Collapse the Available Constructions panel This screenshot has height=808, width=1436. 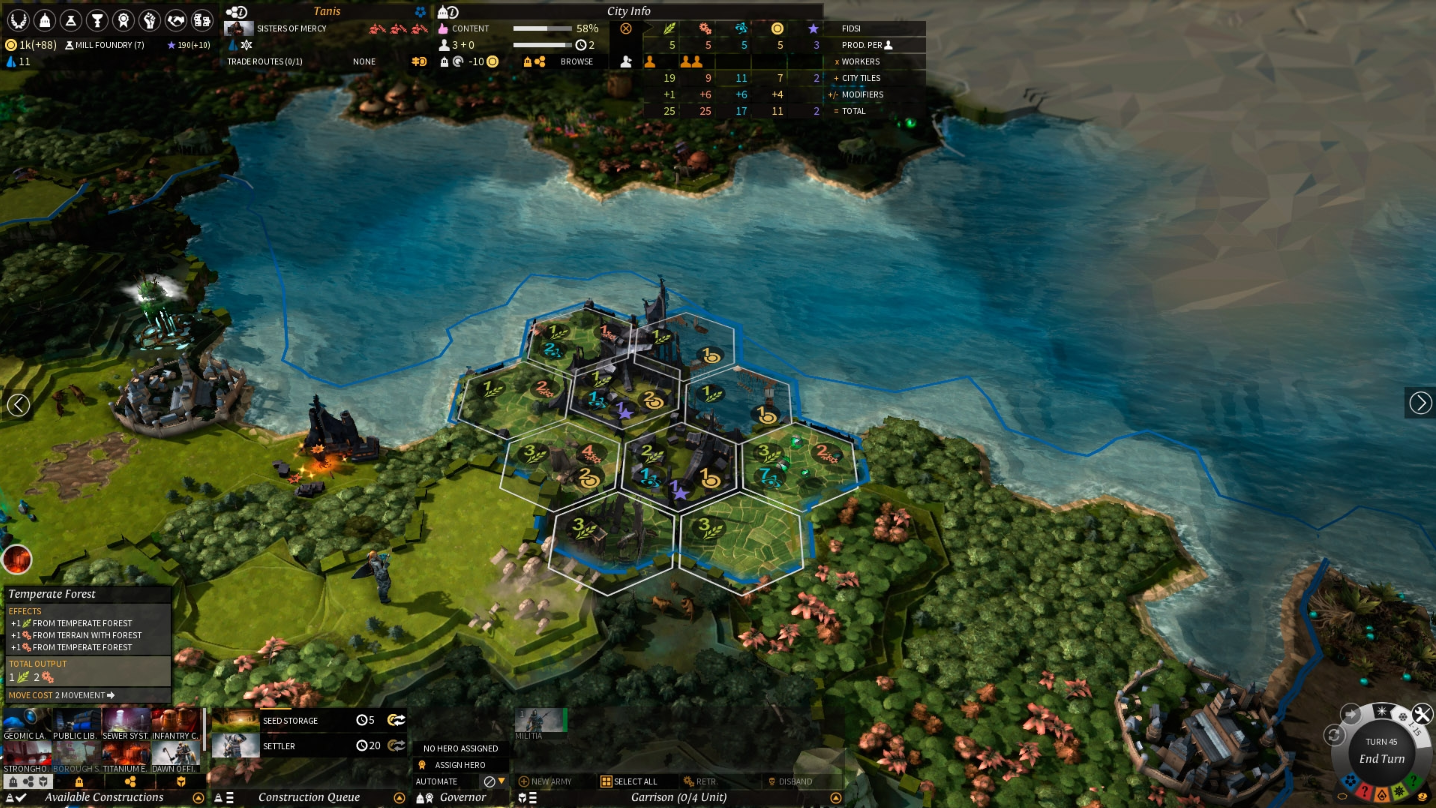pos(198,797)
